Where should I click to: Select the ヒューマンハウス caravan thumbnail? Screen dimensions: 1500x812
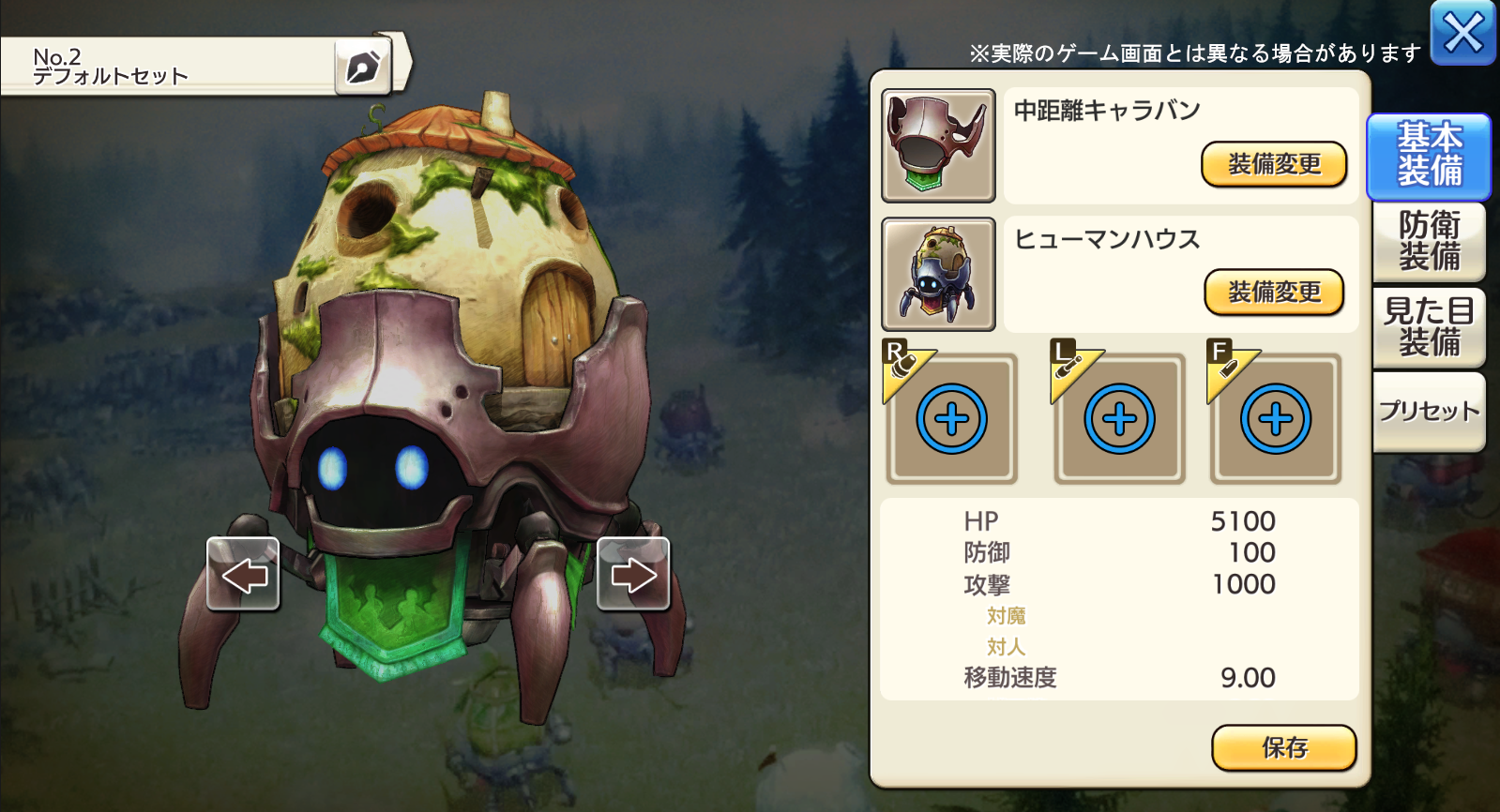coord(938,274)
